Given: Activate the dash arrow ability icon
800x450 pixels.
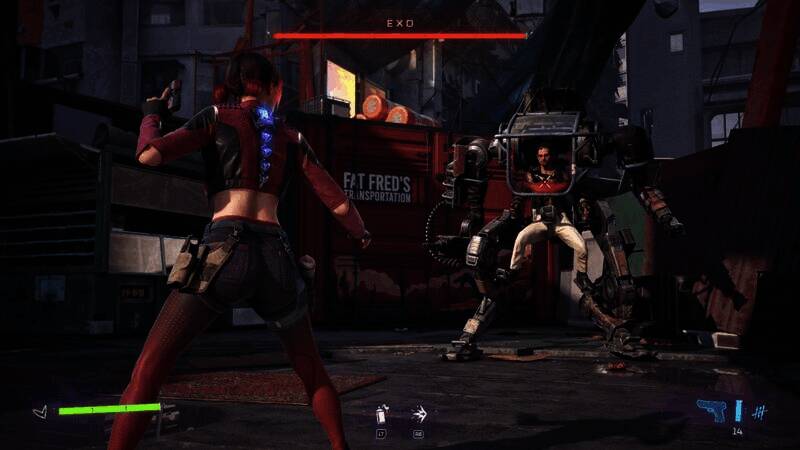Looking at the screenshot, I should [419, 412].
